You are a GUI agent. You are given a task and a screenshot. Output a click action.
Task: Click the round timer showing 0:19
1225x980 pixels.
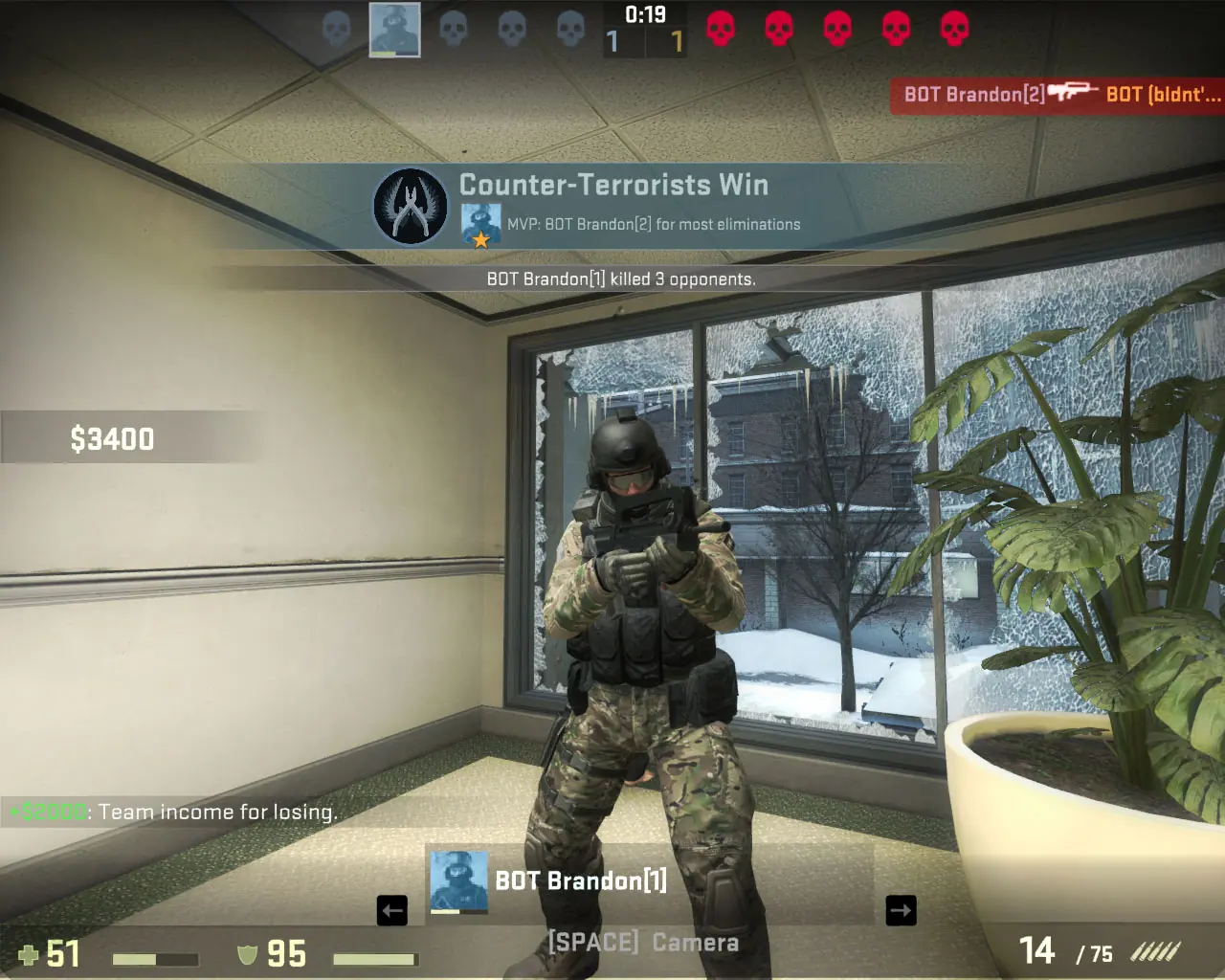645,13
